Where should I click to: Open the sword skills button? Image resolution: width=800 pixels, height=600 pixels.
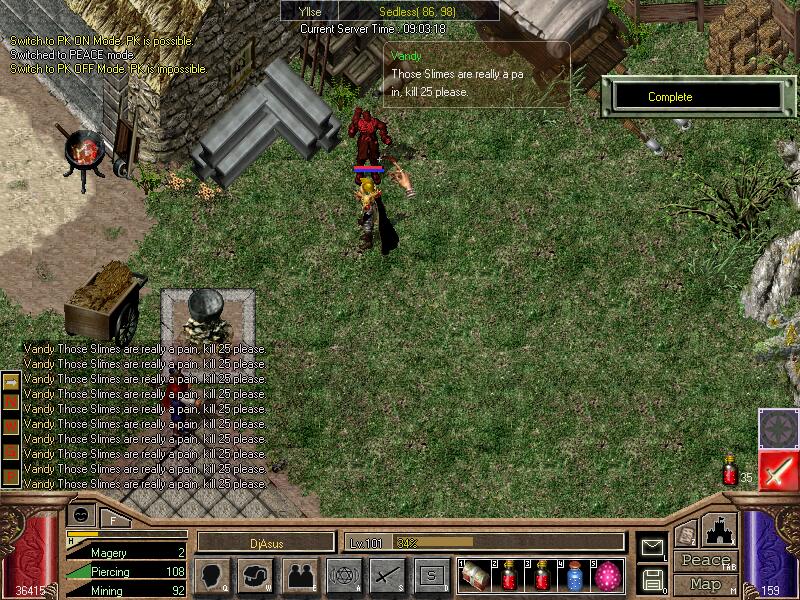(388, 576)
